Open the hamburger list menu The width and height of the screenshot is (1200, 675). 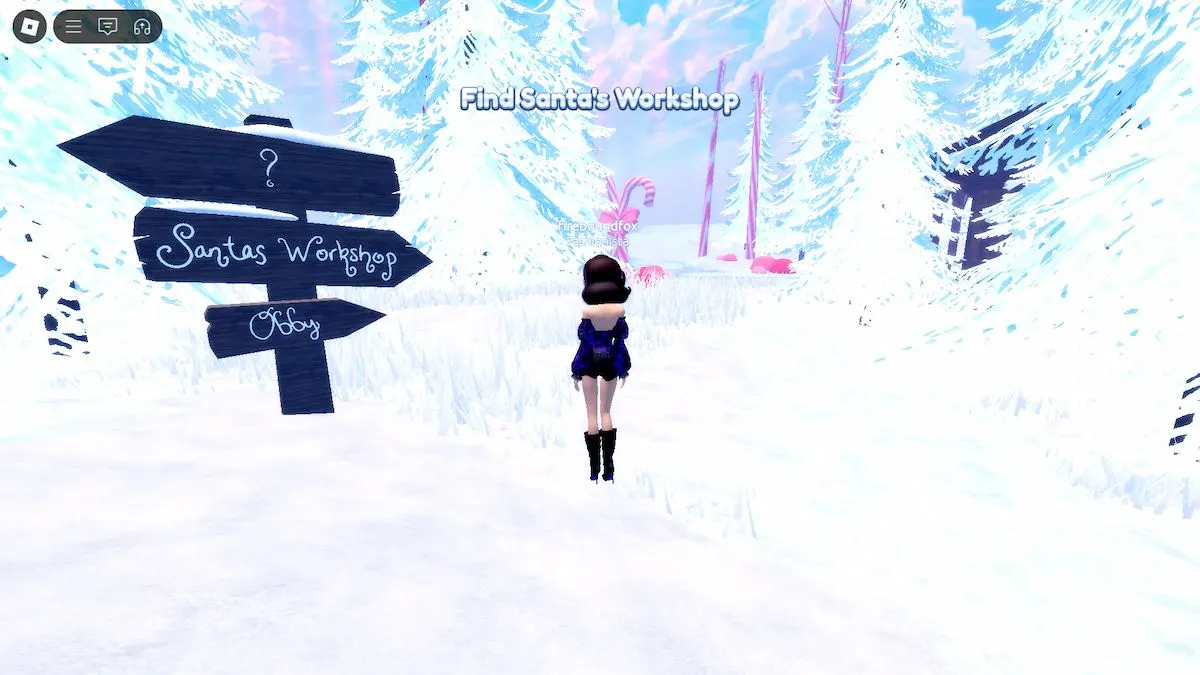pos(74,27)
